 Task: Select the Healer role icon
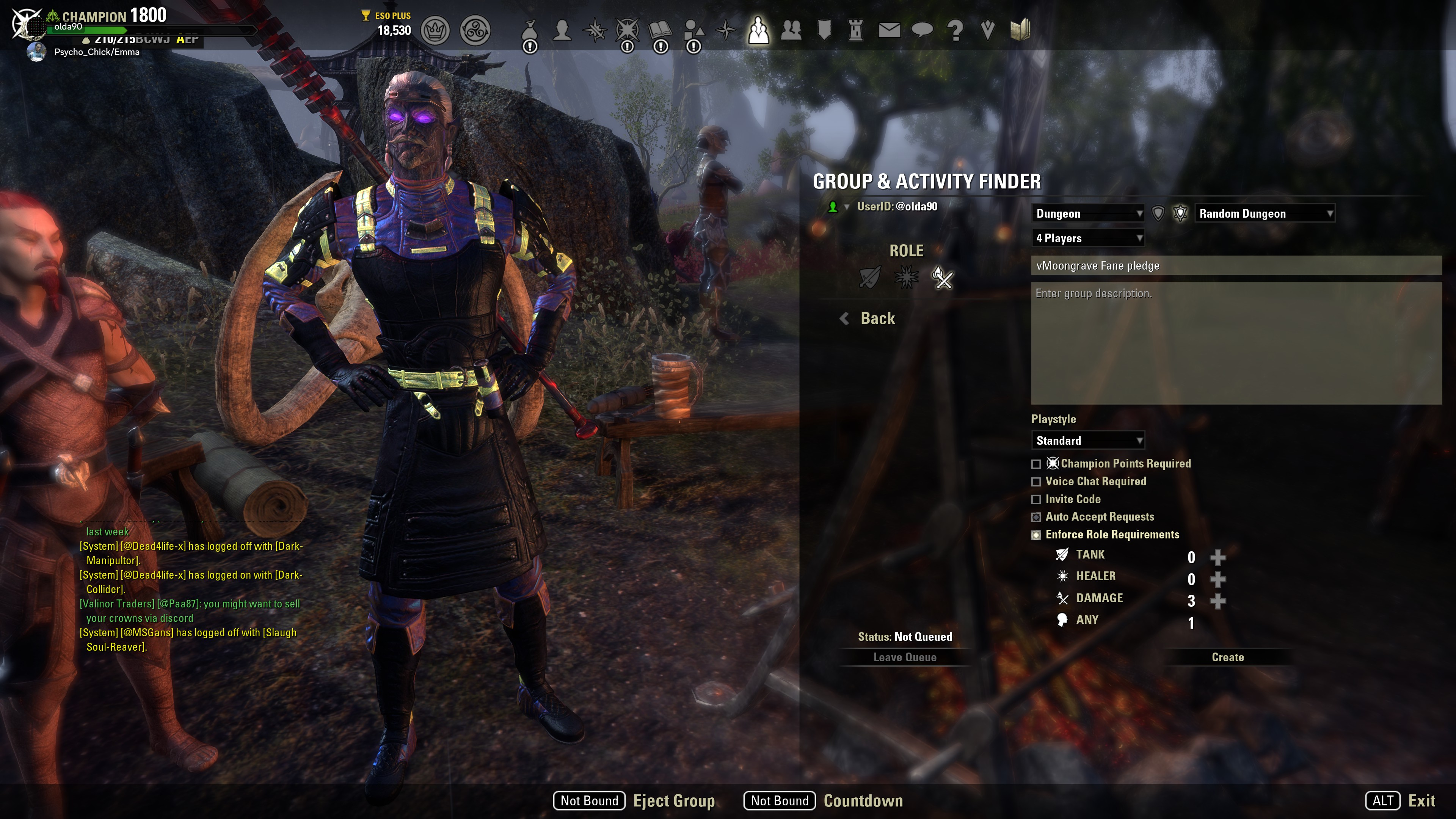click(907, 278)
